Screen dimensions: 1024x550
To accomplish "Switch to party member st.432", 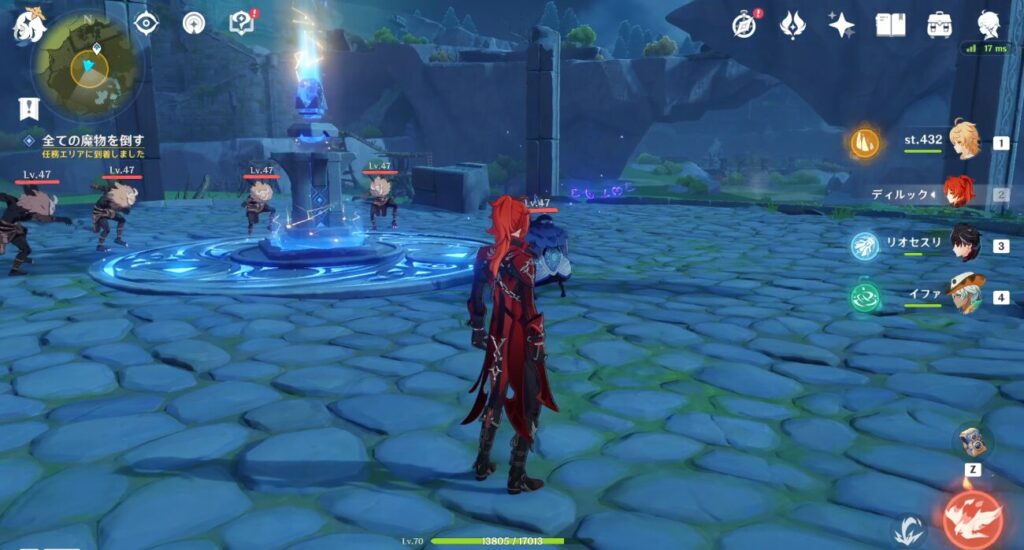I will click(x=962, y=141).
